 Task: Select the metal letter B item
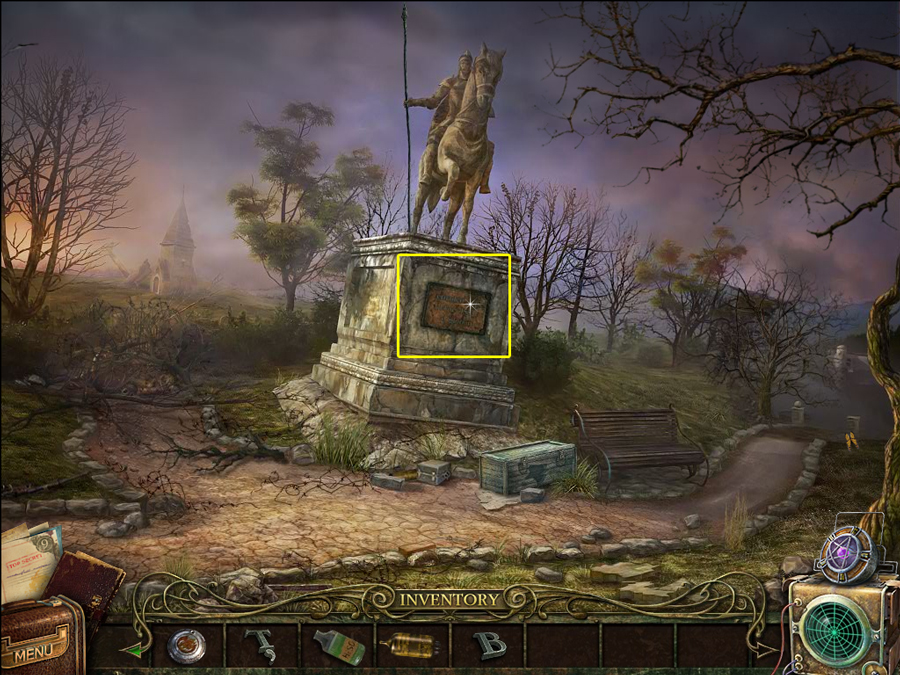click(488, 645)
